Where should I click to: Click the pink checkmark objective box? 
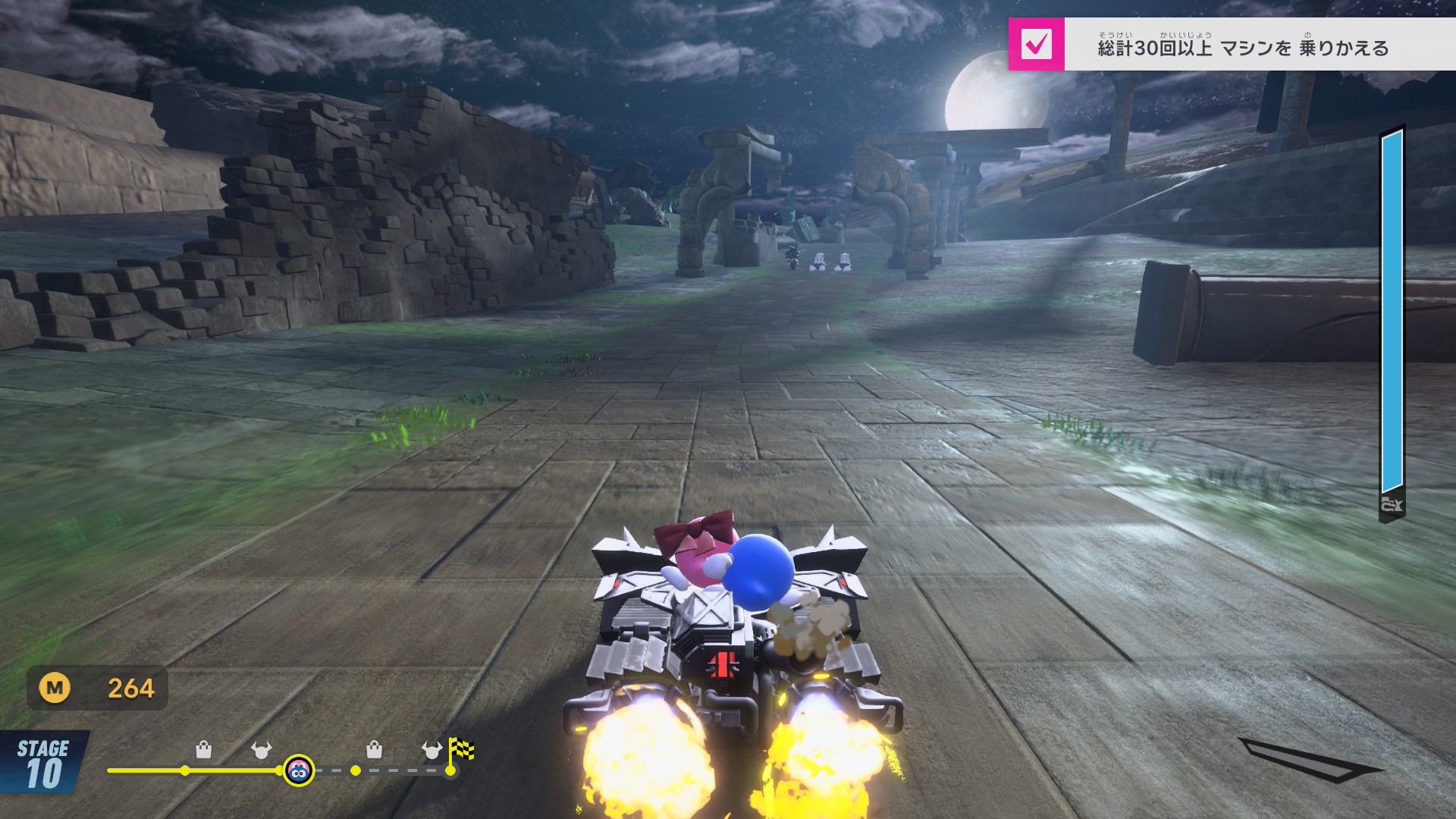pos(1036,45)
